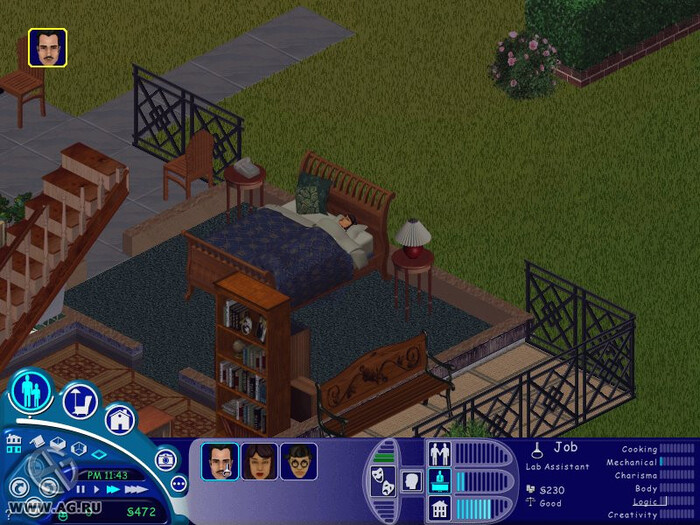Open Buy mode with the chair icon
Viewport: 700px width, 525px height.
point(80,401)
